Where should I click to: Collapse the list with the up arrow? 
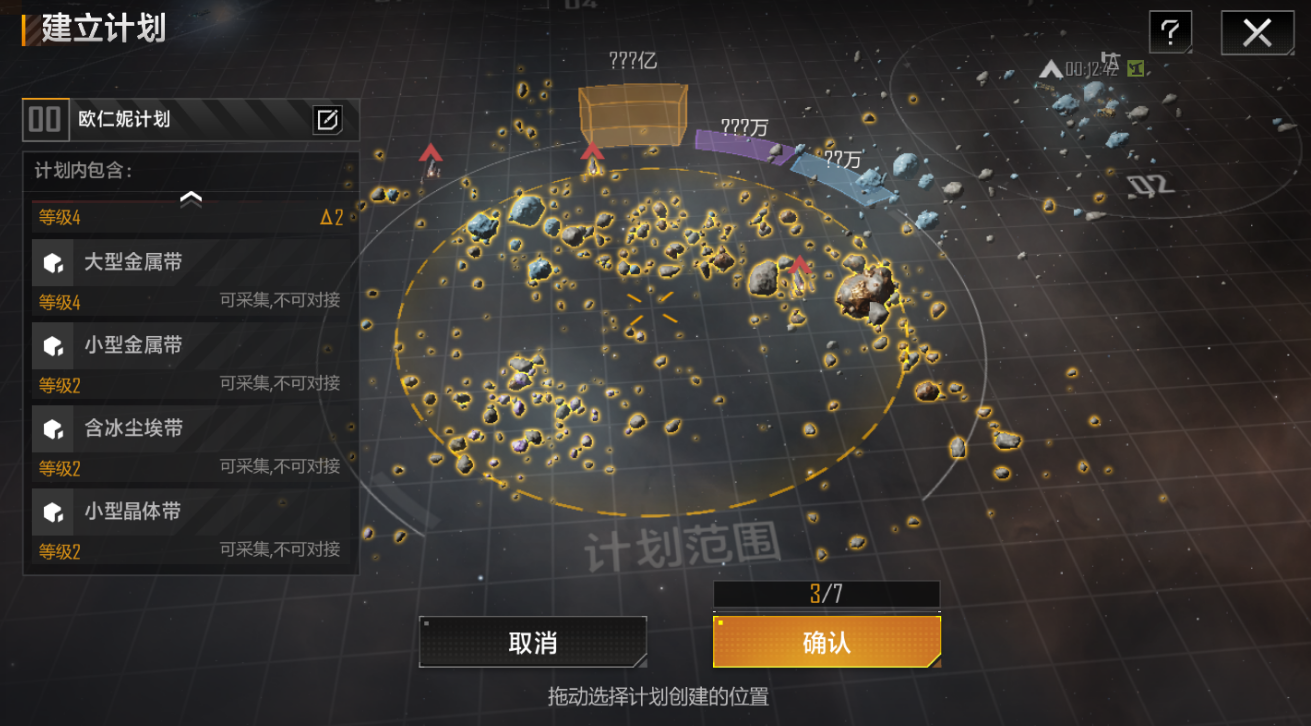pos(191,199)
